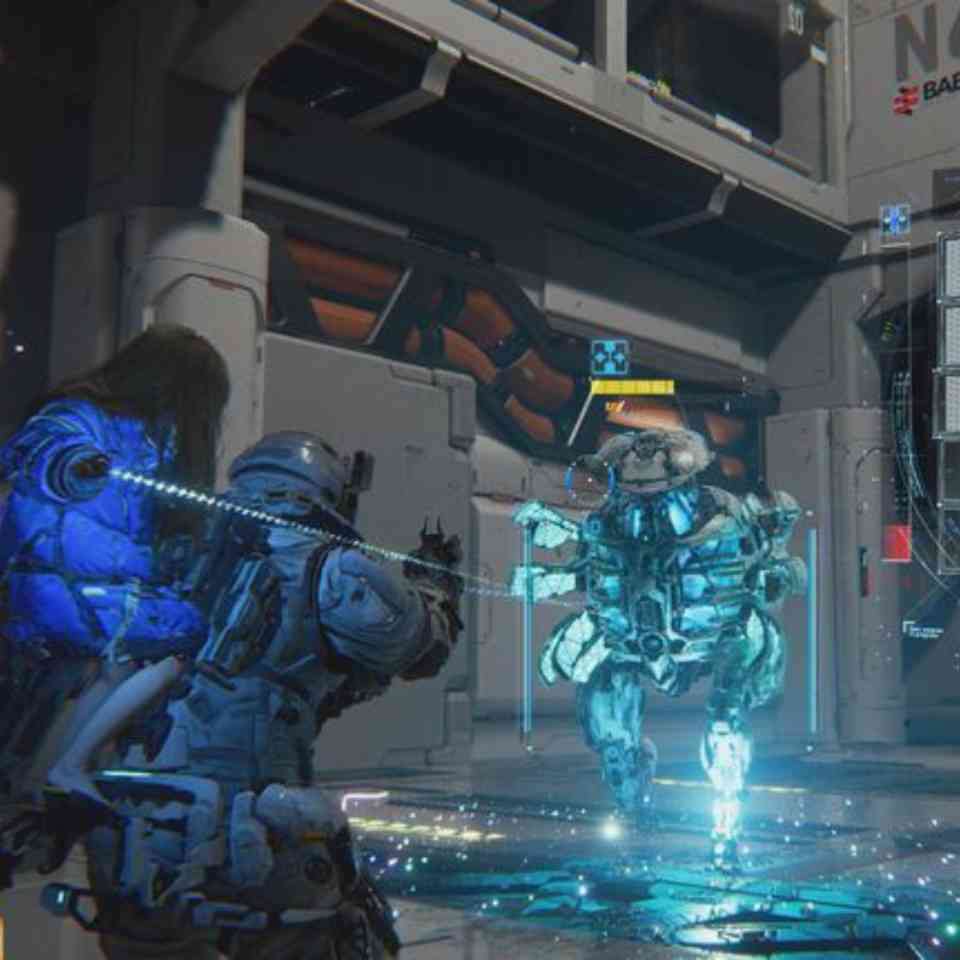The width and height of the screenshot is (960, 960).
Task: Select the red block on the hacking gauge
Action: 896,543
